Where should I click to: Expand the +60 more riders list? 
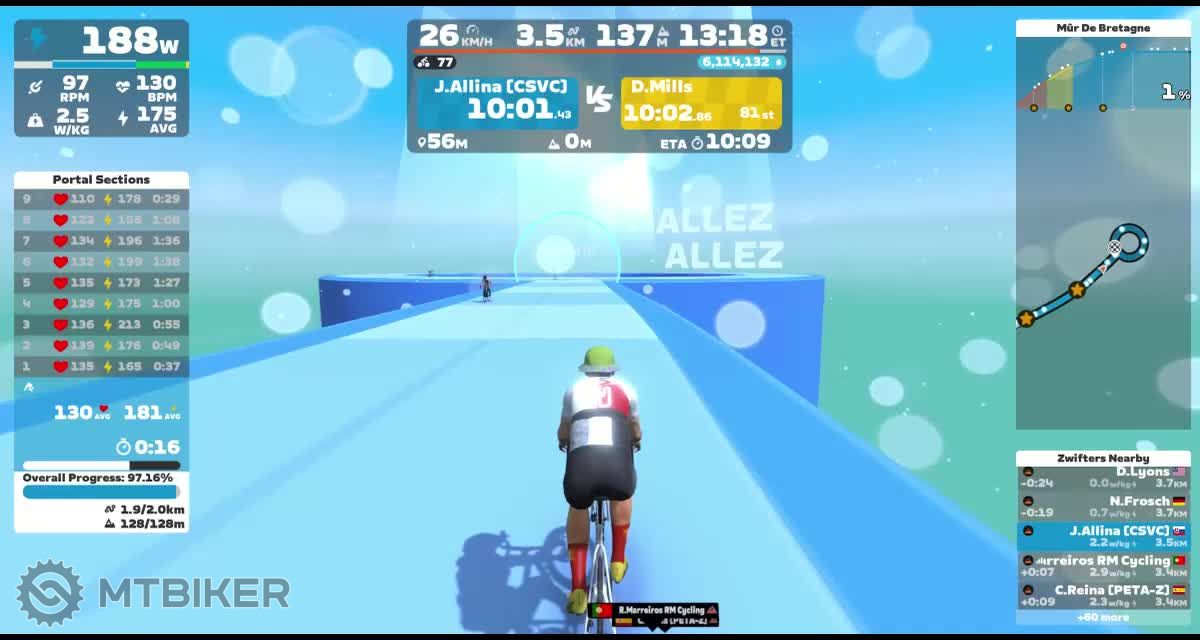point(1102,617)
